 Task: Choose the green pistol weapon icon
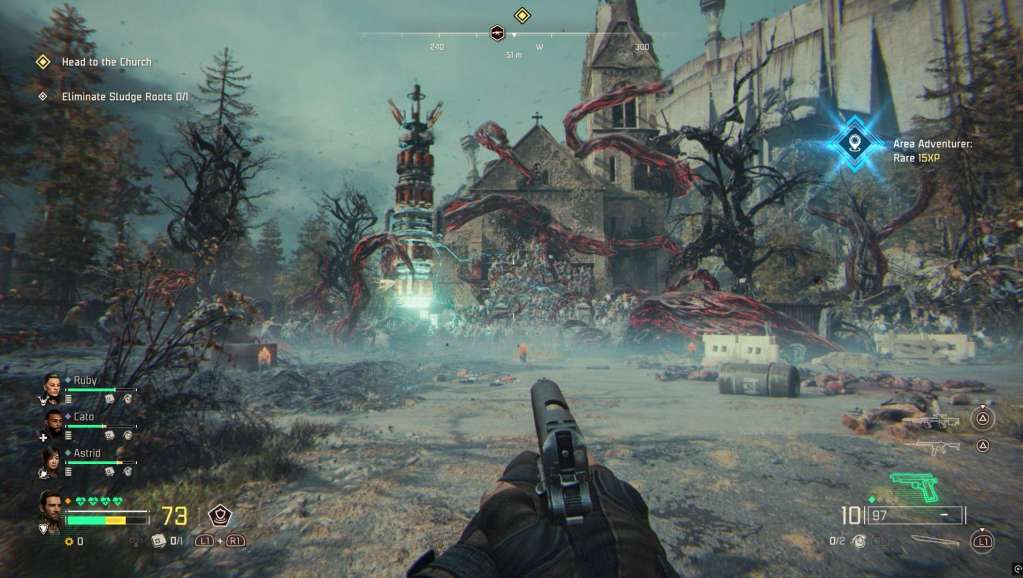[x=915, y=485]
